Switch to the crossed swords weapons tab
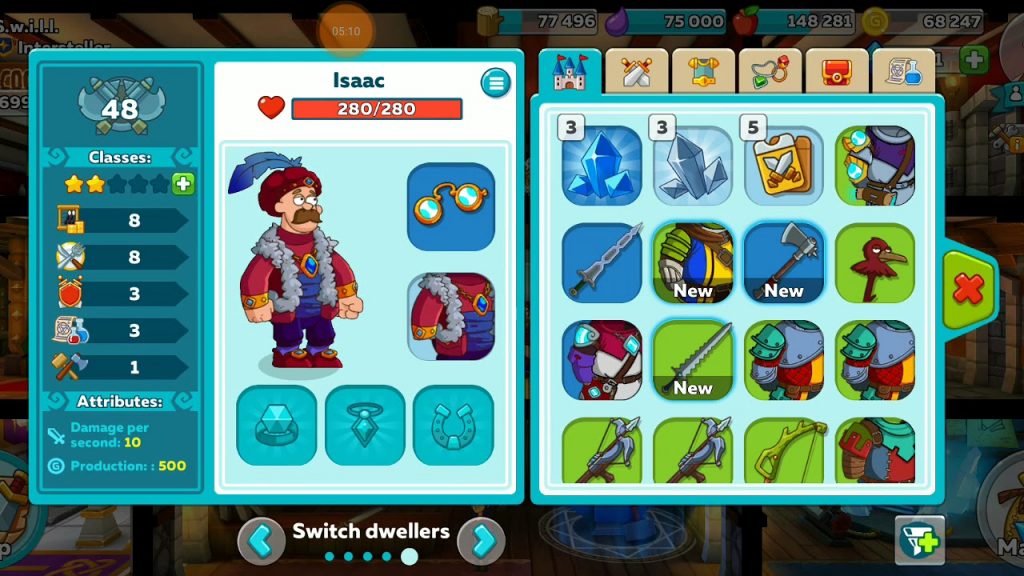Screen dimensions: 1024x576 [x=637, y=71]
